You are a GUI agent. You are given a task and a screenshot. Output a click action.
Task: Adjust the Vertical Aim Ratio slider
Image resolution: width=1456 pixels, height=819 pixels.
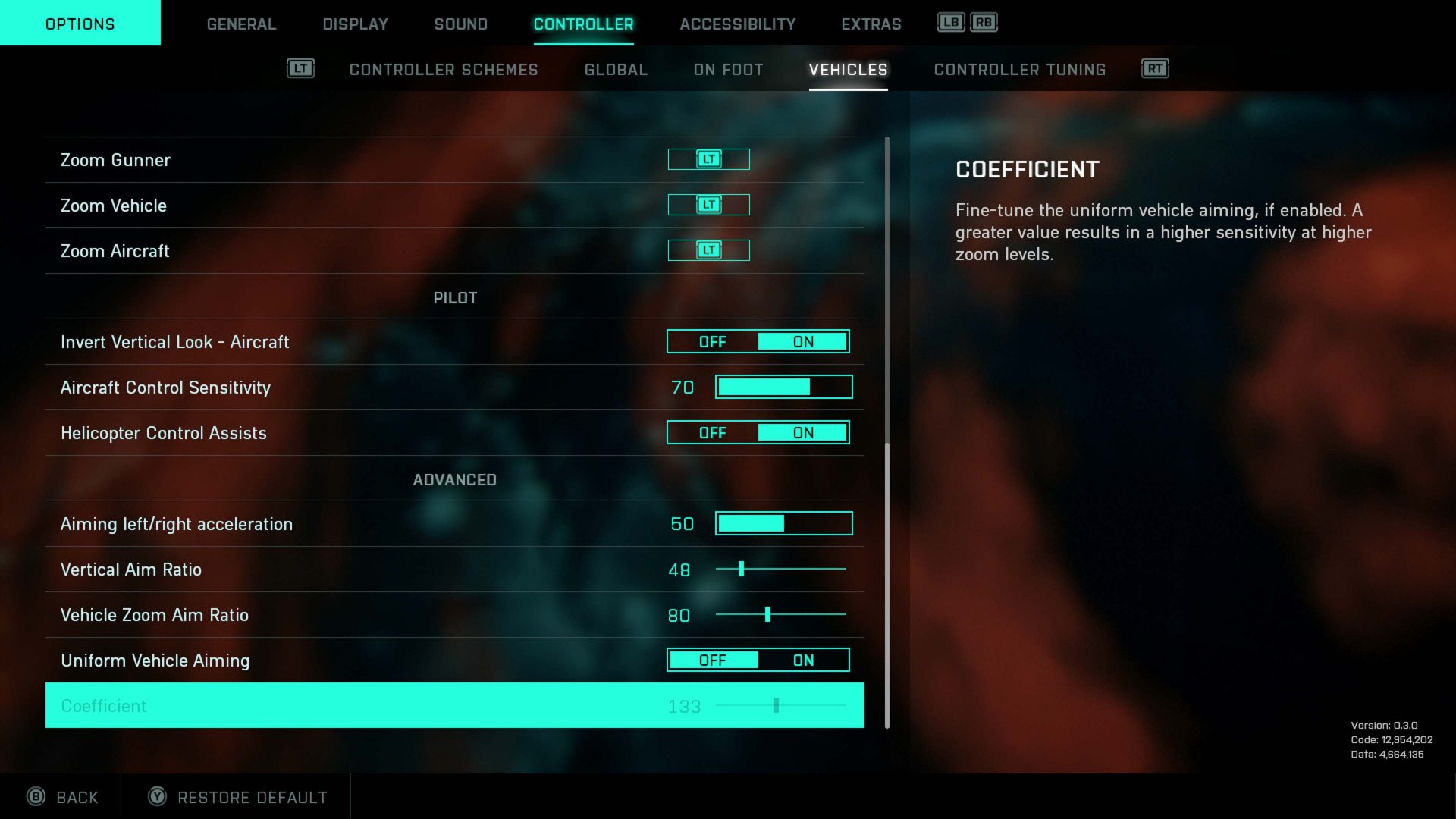pos(780,570)
